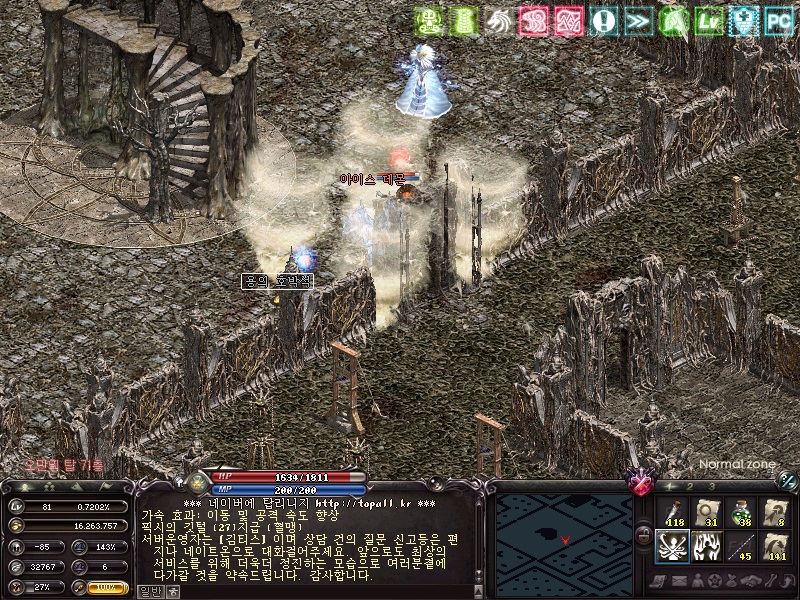Click the minimap panel
Image resolution: width=800 pixels, height=600 pixels.
[x=564, y=537]
